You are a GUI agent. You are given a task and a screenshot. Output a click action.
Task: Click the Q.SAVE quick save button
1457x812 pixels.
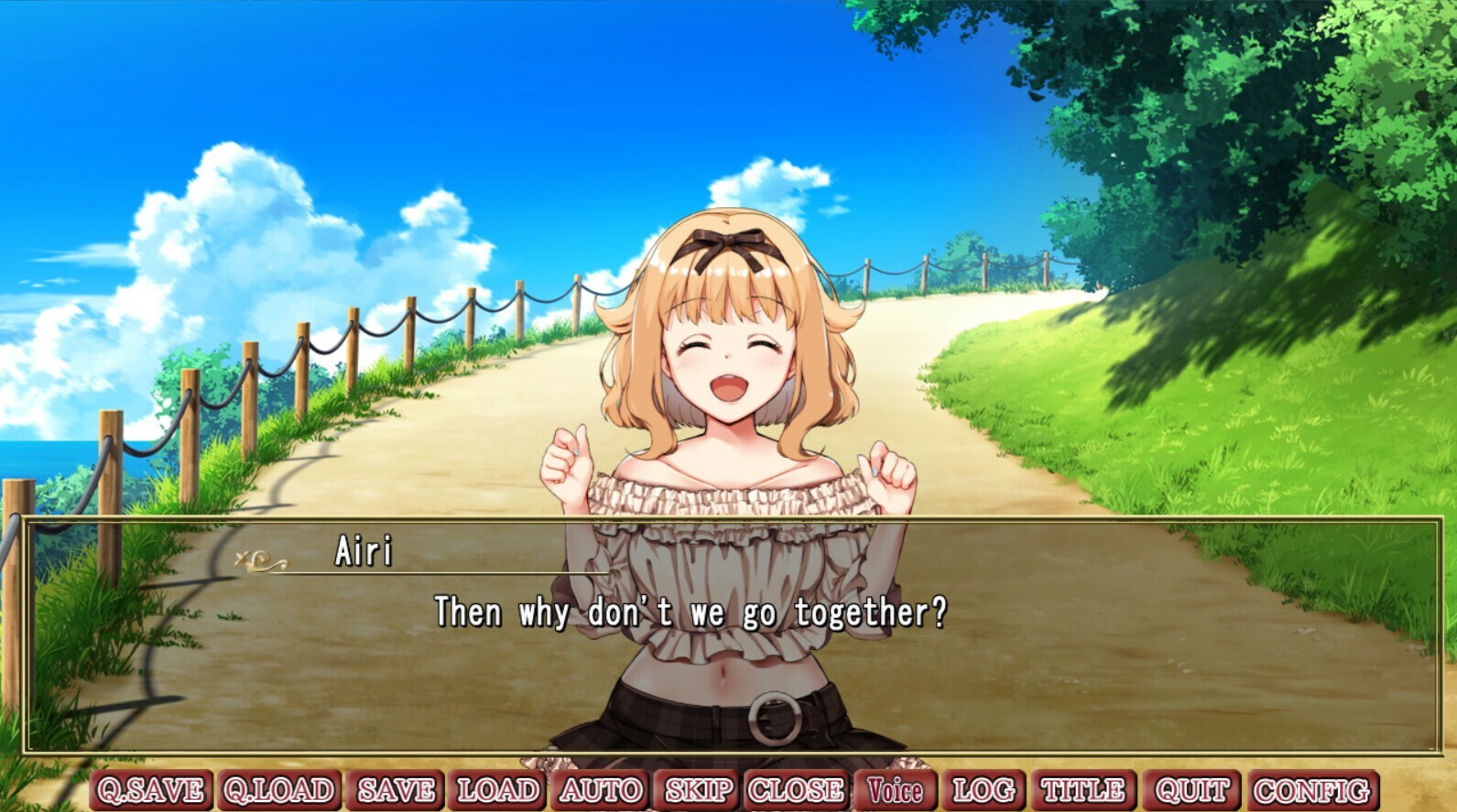(151, 789)
